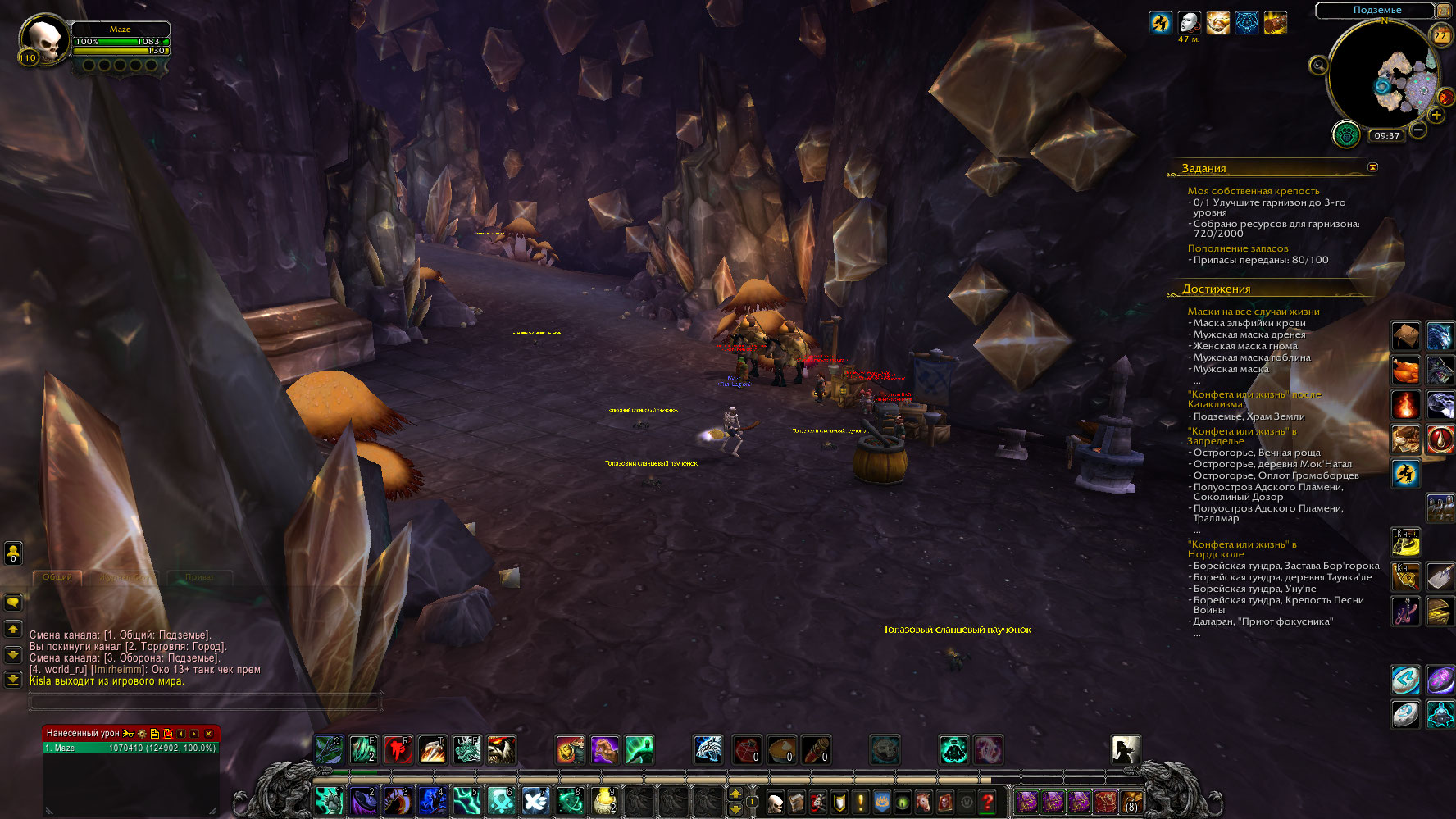Switch to the Приват chat tab
Image resolution: width=1456 pixels, height=819 pixels.
pos(199,577)
